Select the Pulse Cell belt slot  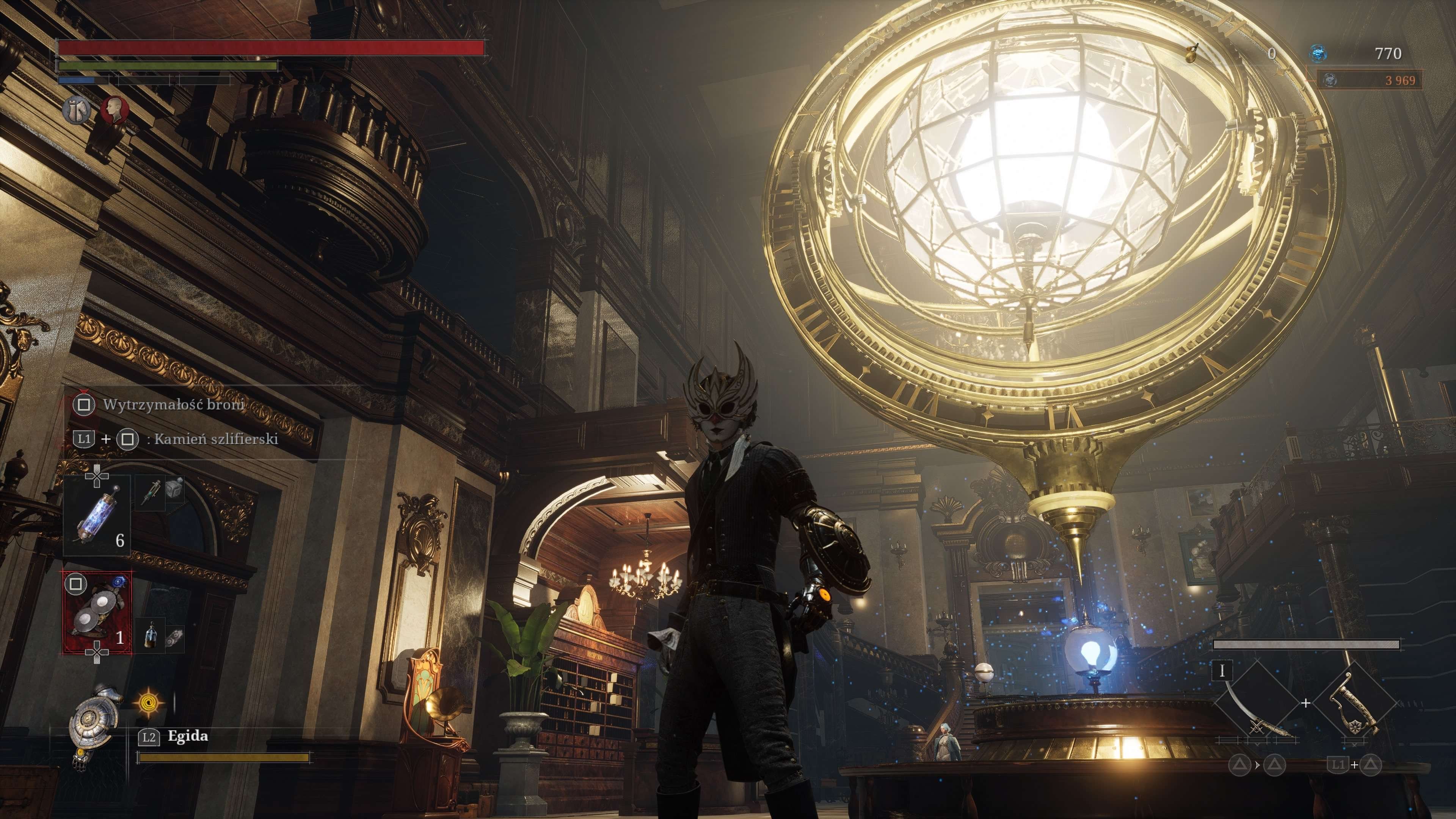tap(97, 516)
